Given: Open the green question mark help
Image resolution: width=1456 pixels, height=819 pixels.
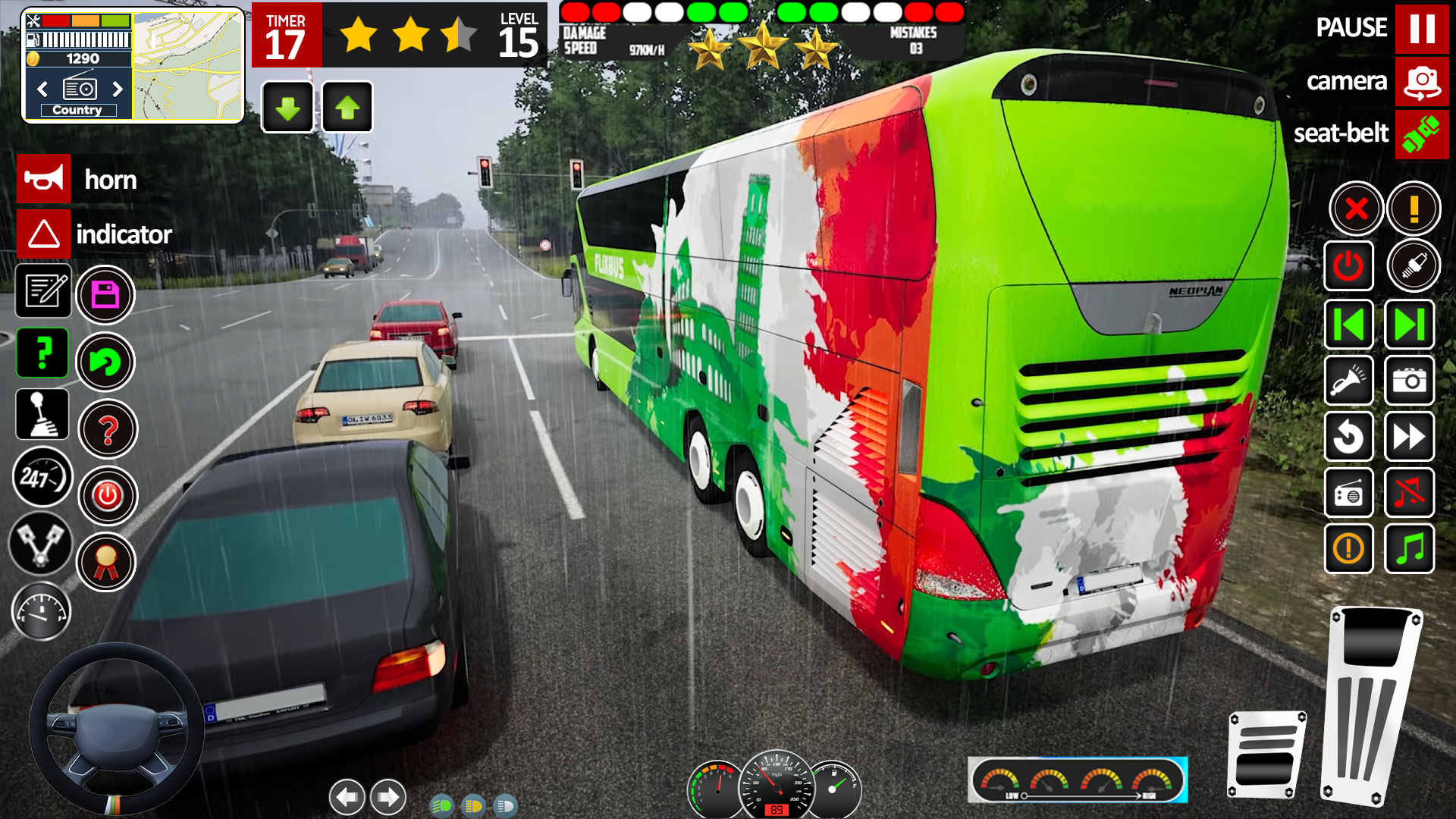Looking at the screenshot, I should [42, 353].
